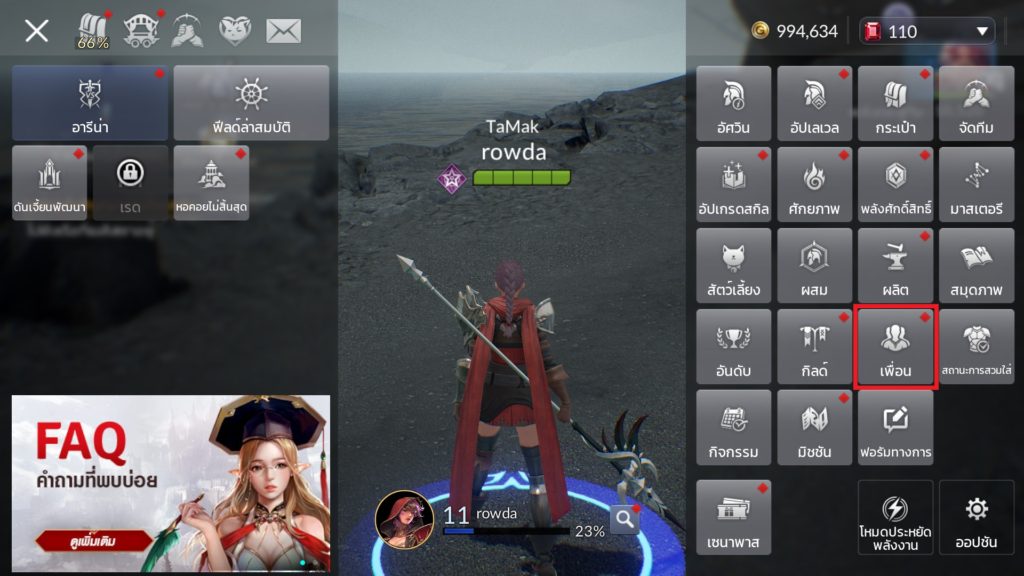Expand the red gem currency dropdown
Screen dimensions: 1024x576
click(982, 31)
